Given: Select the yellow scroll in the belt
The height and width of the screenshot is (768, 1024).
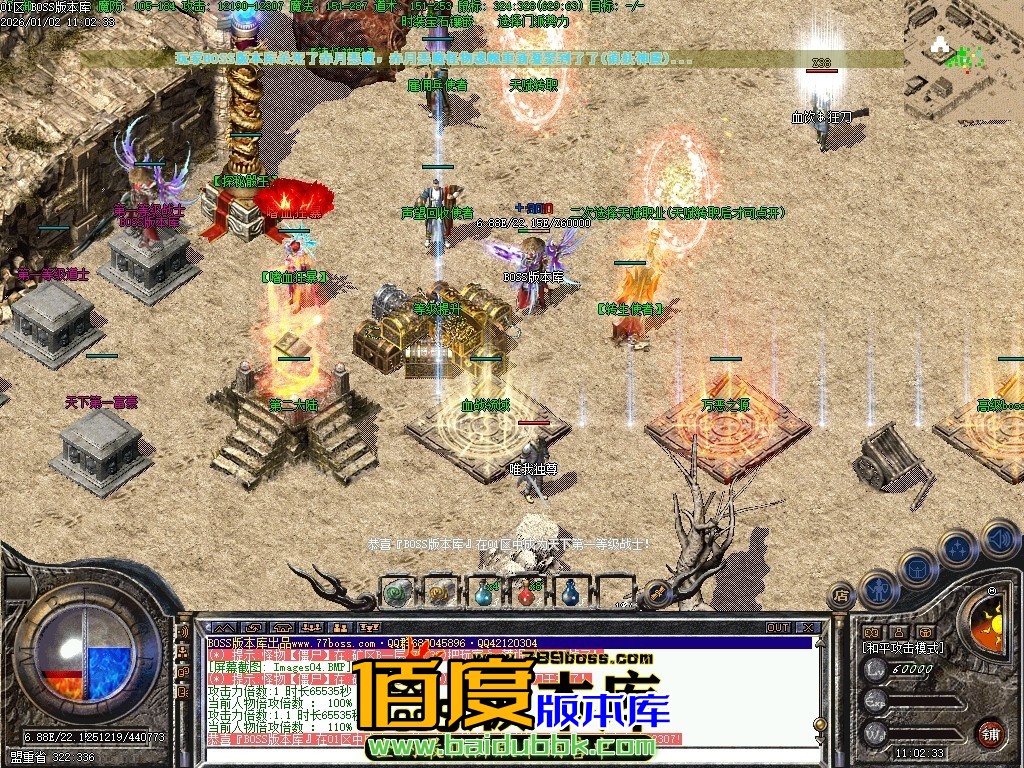Looking at the screenshot, I should 440,592.
